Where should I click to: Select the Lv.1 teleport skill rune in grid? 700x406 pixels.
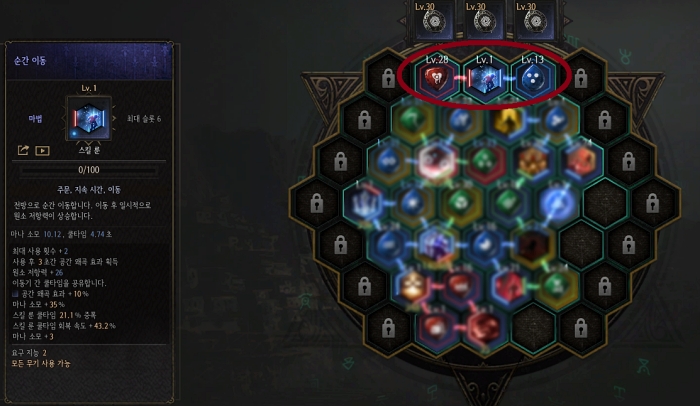[485, 79]
